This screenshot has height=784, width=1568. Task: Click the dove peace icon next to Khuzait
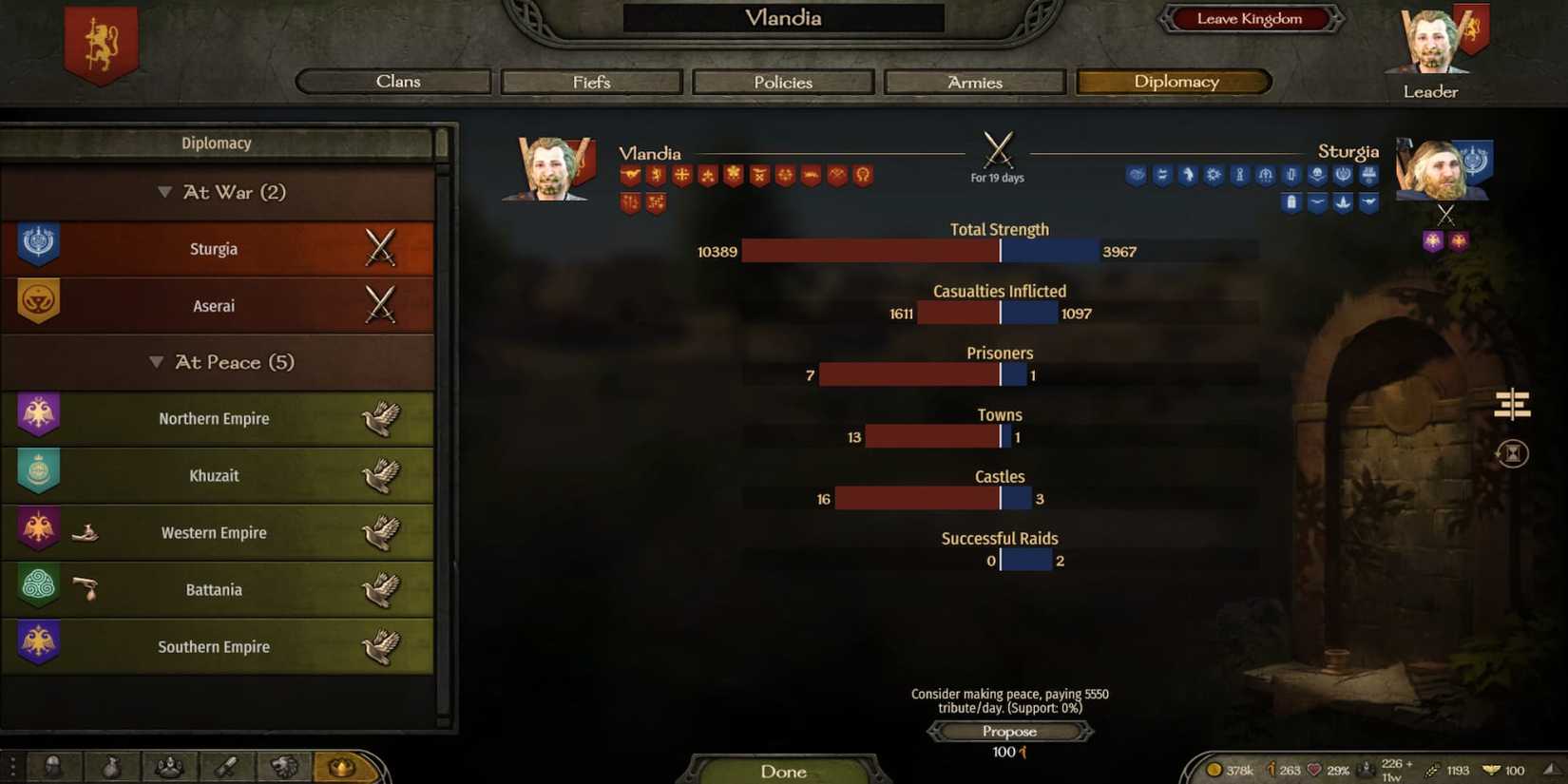(382, 475)
